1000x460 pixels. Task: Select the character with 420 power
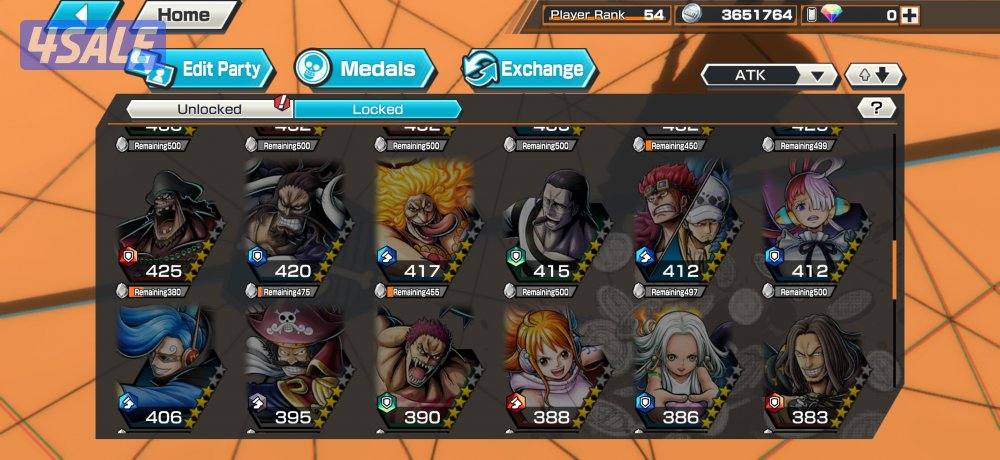coord(291,222)
